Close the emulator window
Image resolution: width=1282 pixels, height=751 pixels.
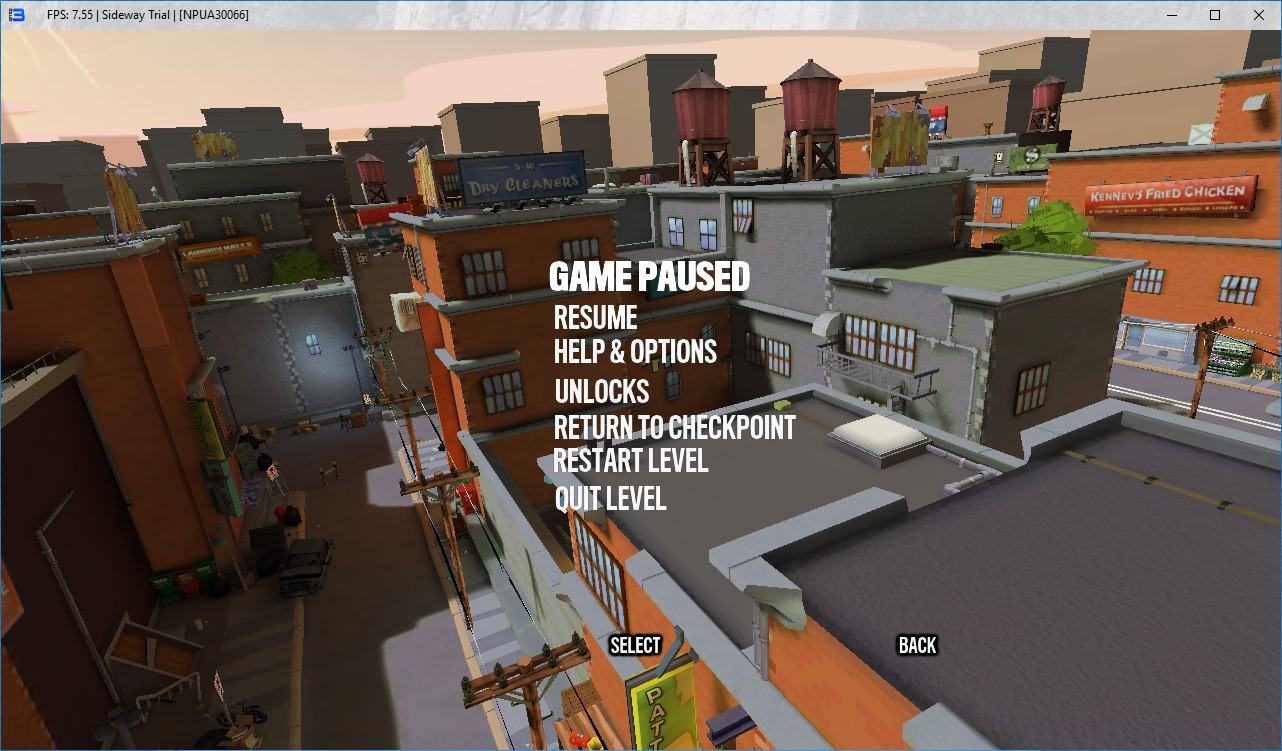coord(1259,15)
